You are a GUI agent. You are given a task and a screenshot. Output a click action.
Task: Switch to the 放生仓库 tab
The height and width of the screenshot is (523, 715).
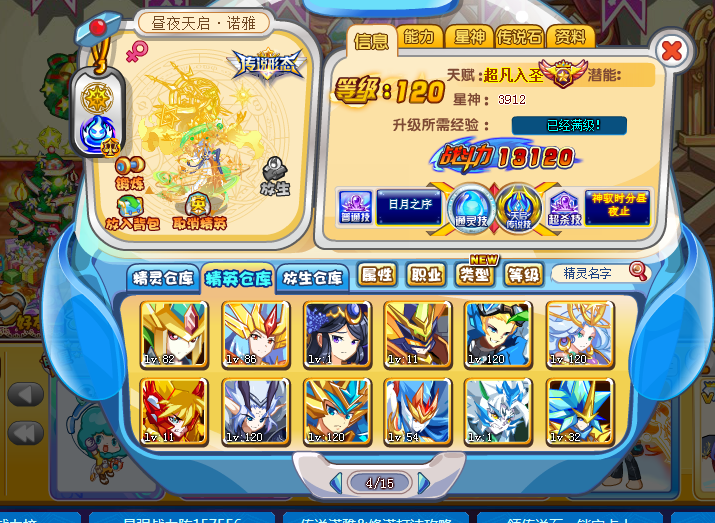311,278
